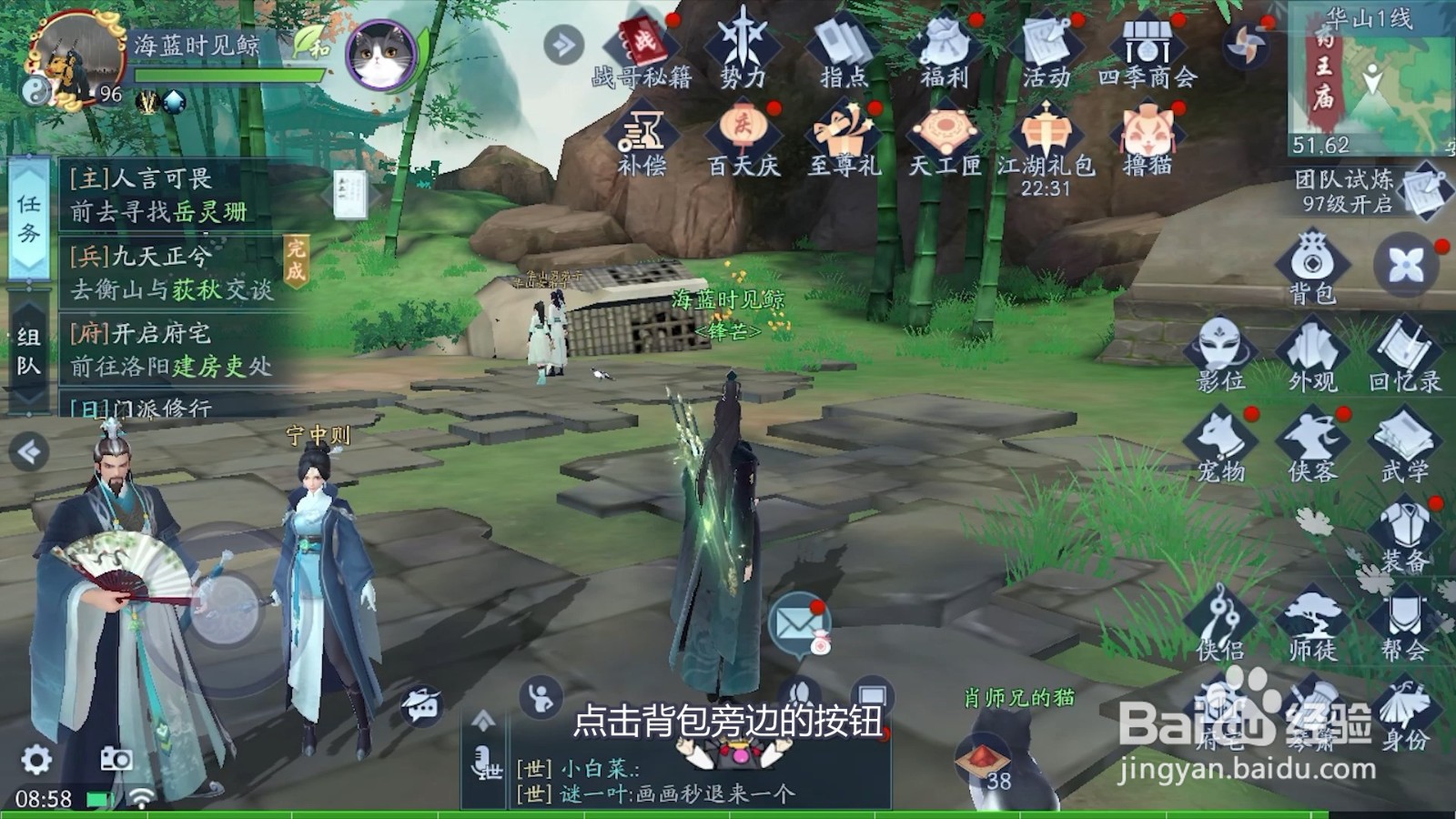Open the 福利 welfare icon

coord(946,41)
